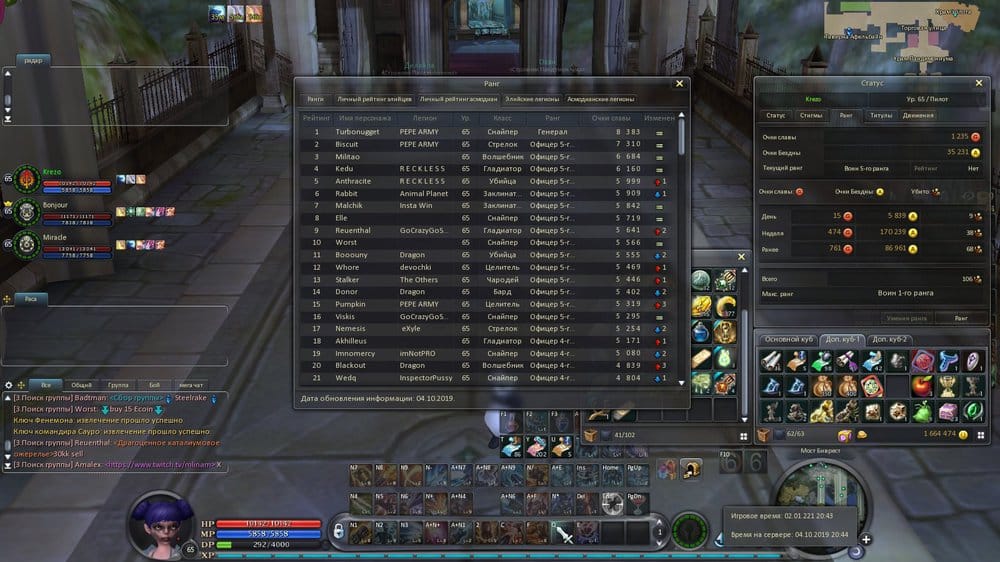Open the Асмодианские легионы tab
Screen dimensions: 1000x562
pyautogui.click(x=600, y=100)
